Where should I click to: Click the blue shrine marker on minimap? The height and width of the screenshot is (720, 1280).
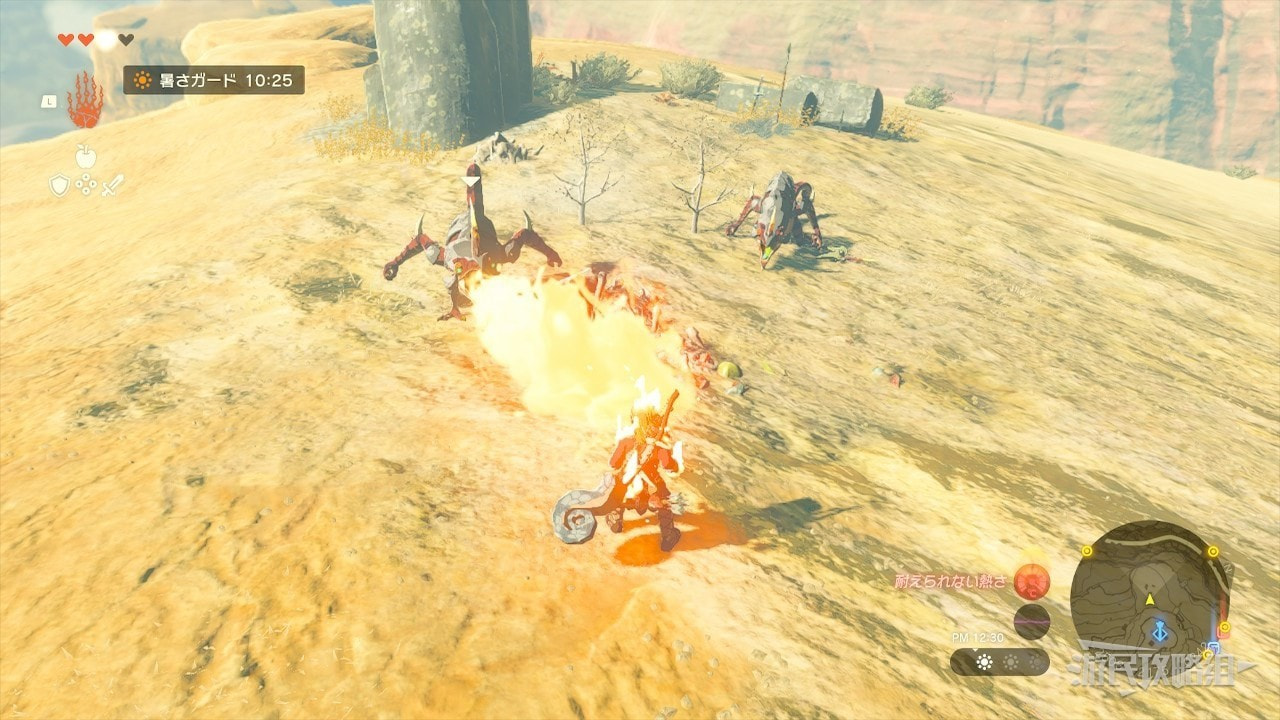(x=1159, y=632)
